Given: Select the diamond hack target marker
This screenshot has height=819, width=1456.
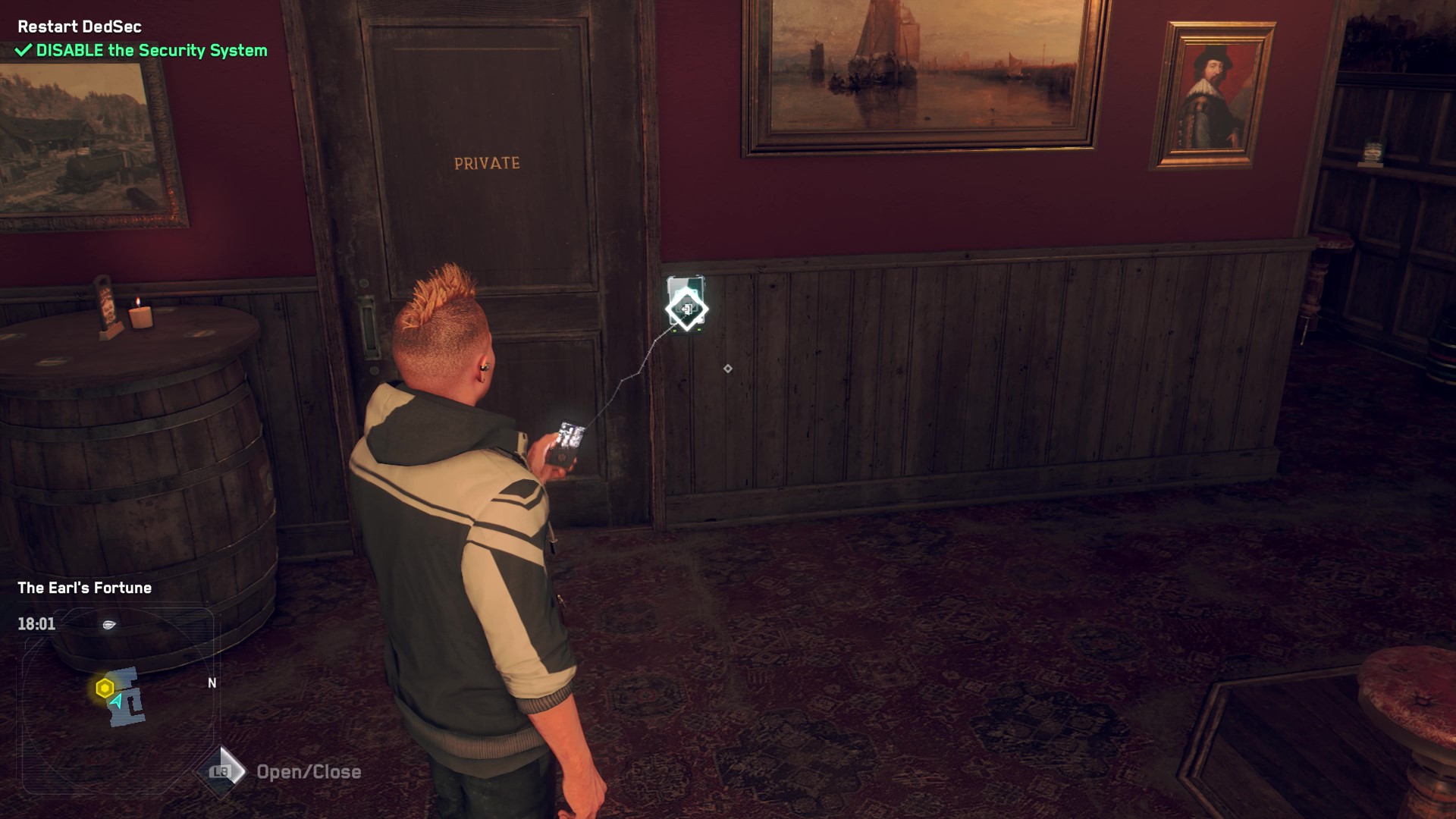Looking at the screenshot, I should (686, 309).
